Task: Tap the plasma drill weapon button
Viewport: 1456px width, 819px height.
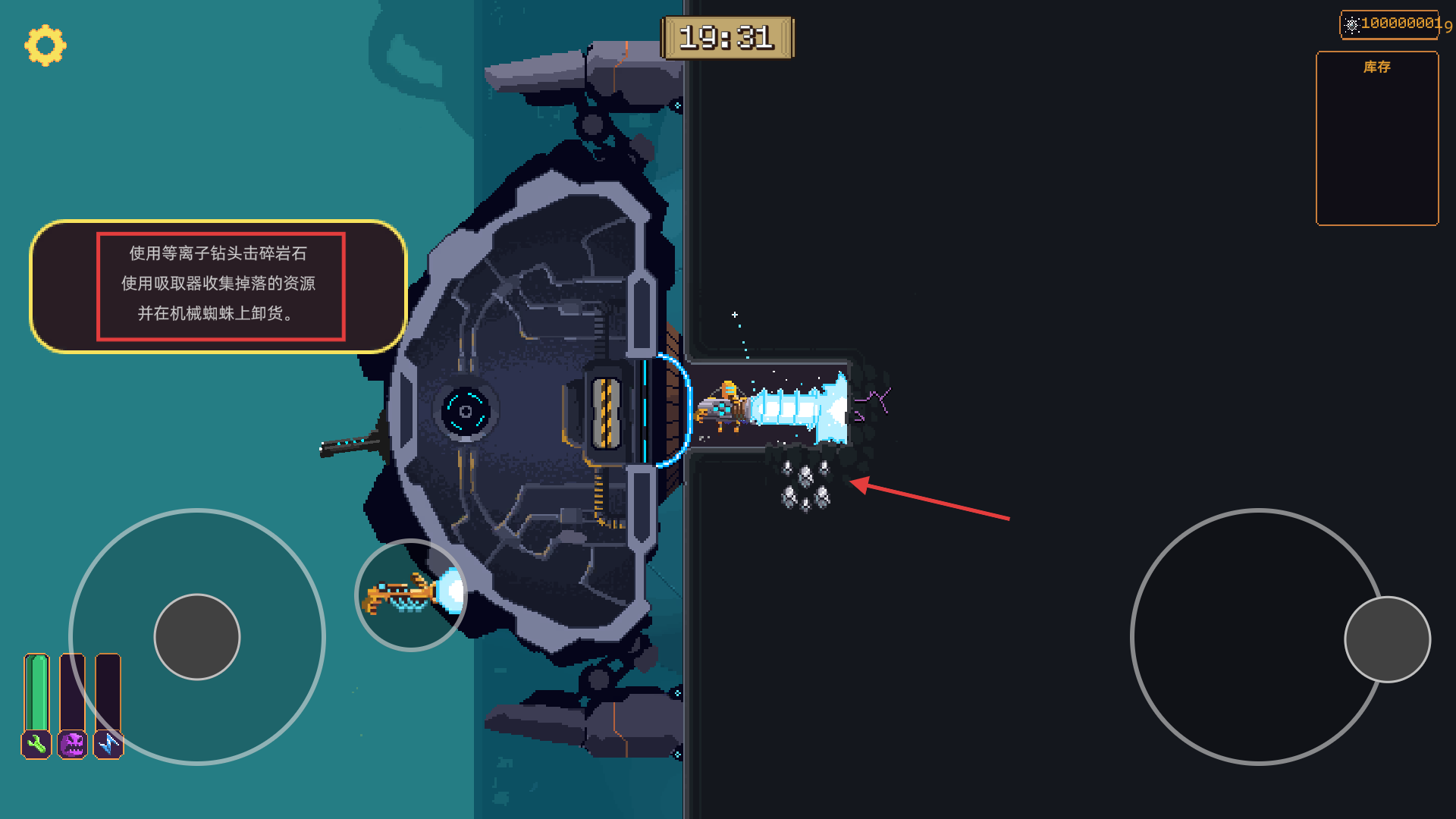Action: click(410, 595)
